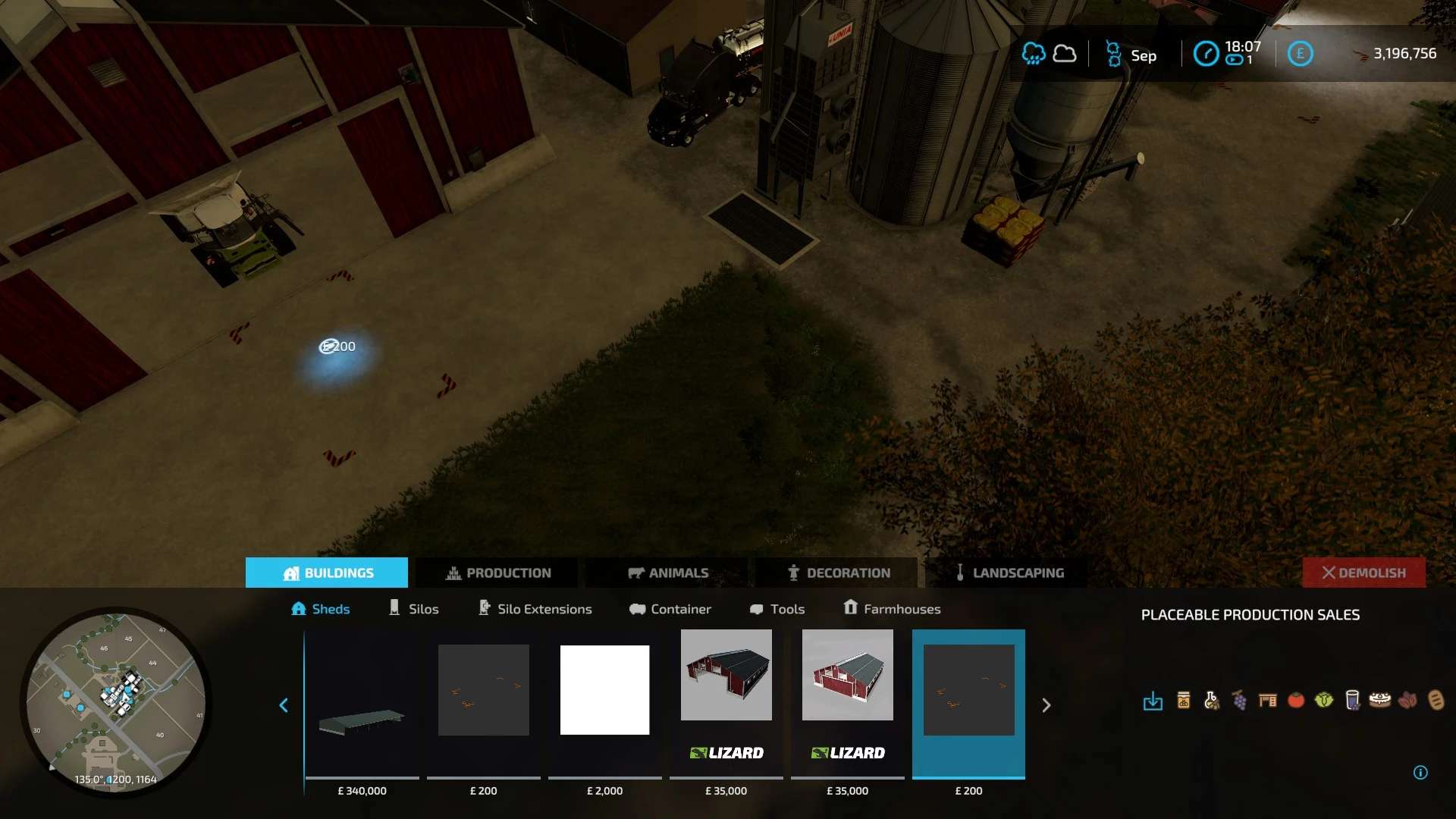The image size is (1456, 819).
Task: Activate the Demolish button
Action: pyautogui.click(x=1363, y=573)
